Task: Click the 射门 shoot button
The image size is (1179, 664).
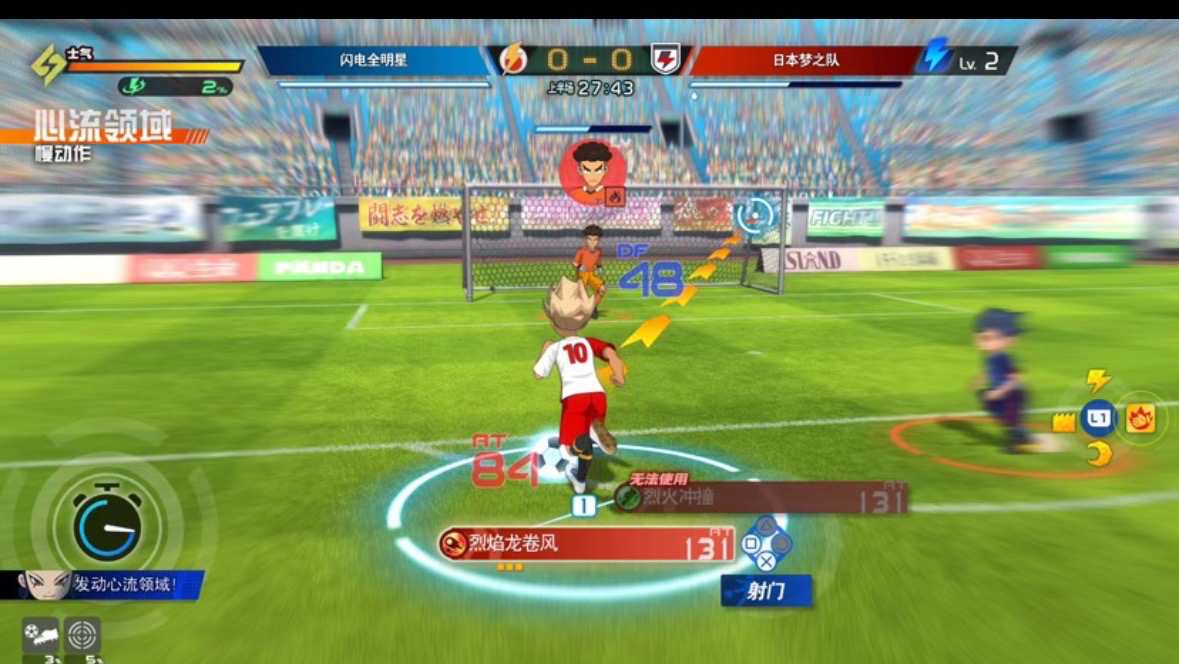Action: tap(766, 591)
